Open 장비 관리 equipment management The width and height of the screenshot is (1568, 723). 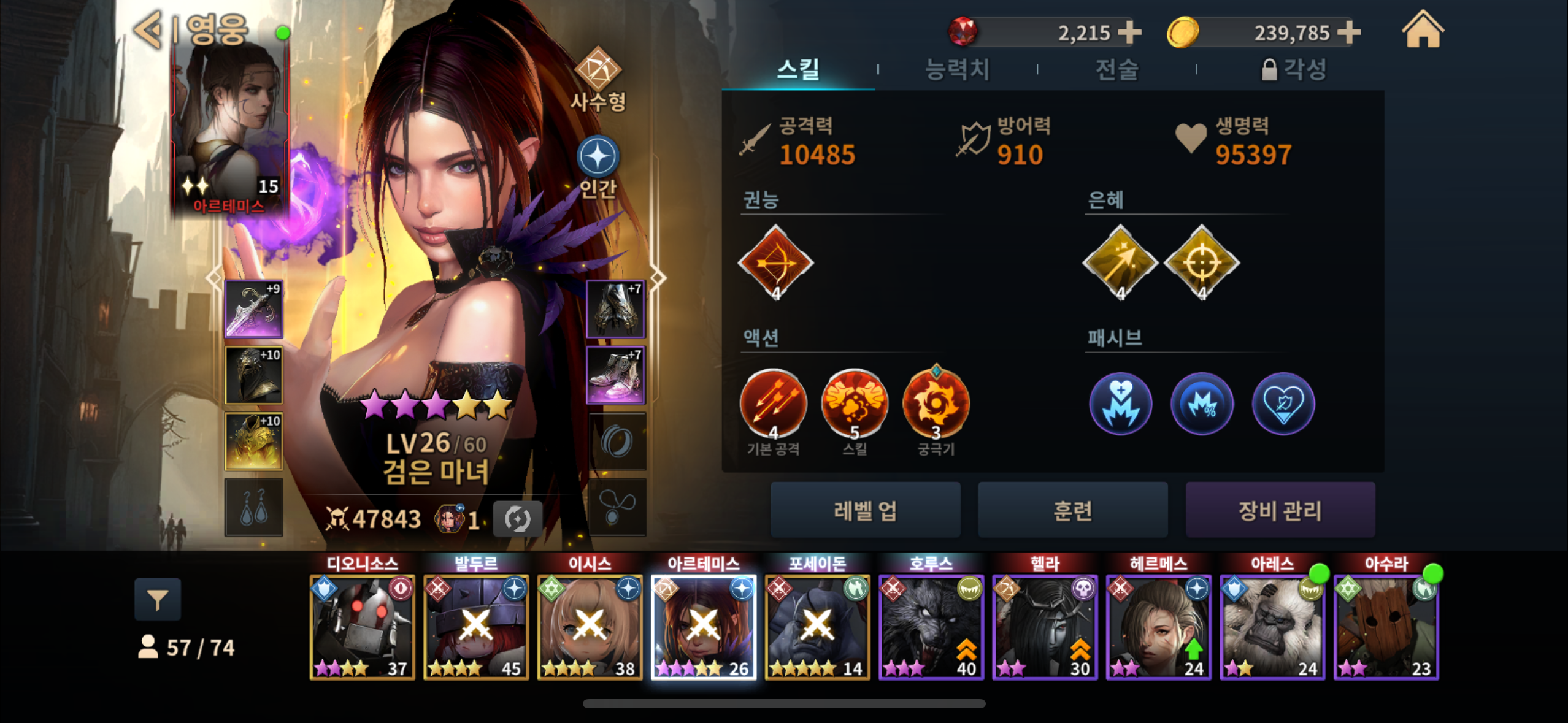1280,510
